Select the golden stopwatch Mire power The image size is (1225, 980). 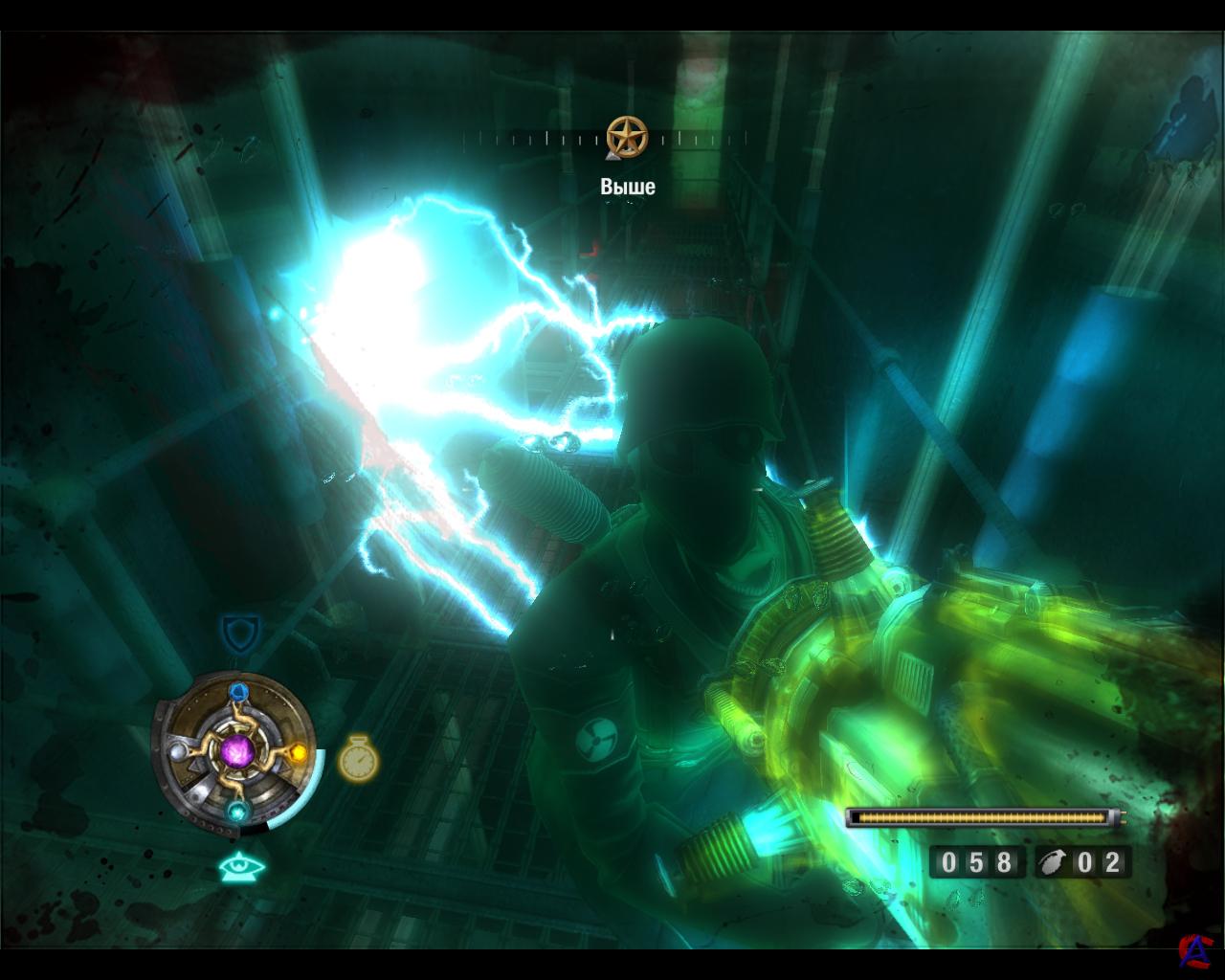tap(357, 758)
